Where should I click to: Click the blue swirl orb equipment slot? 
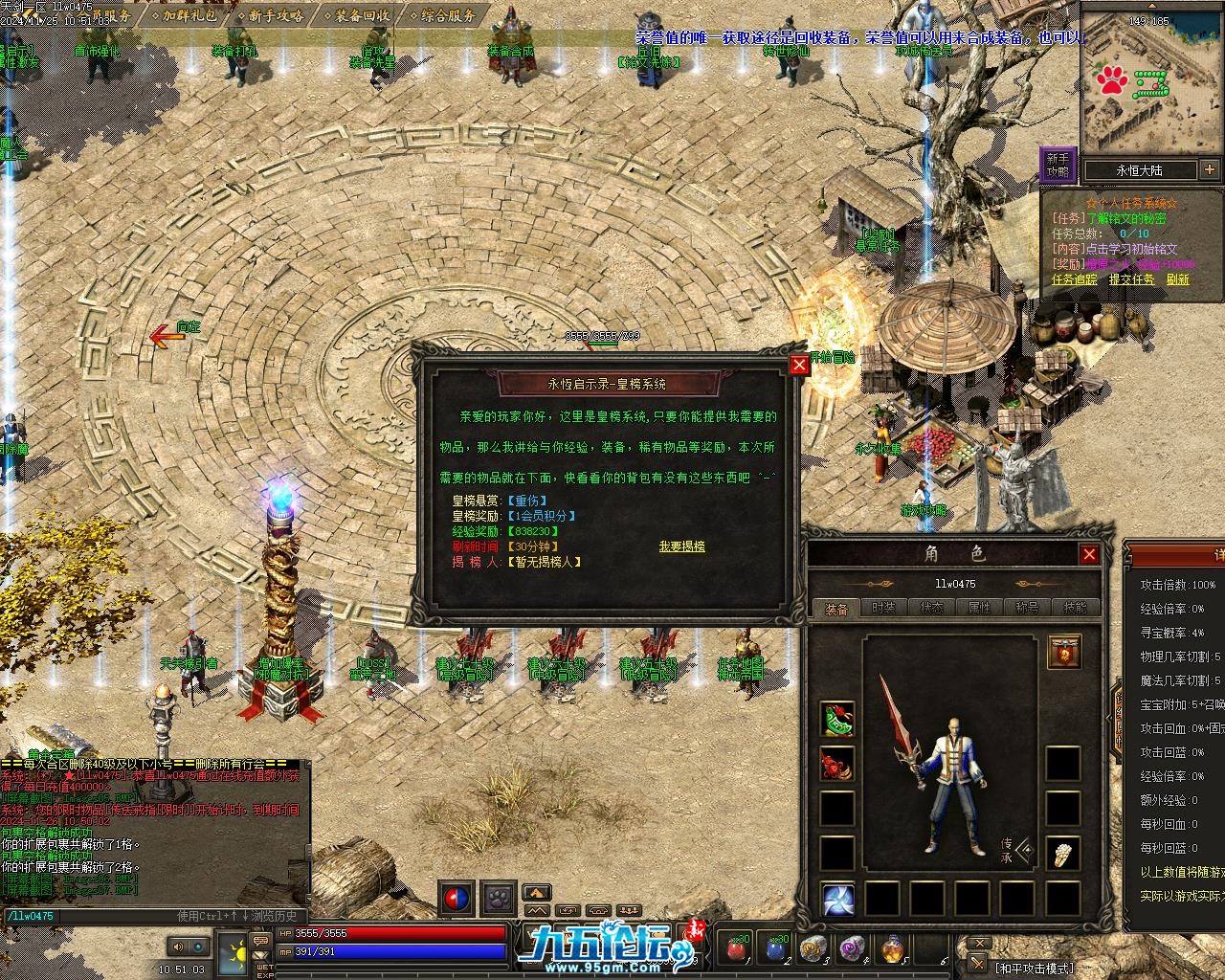pyautogui.click(x=837, y=900)
